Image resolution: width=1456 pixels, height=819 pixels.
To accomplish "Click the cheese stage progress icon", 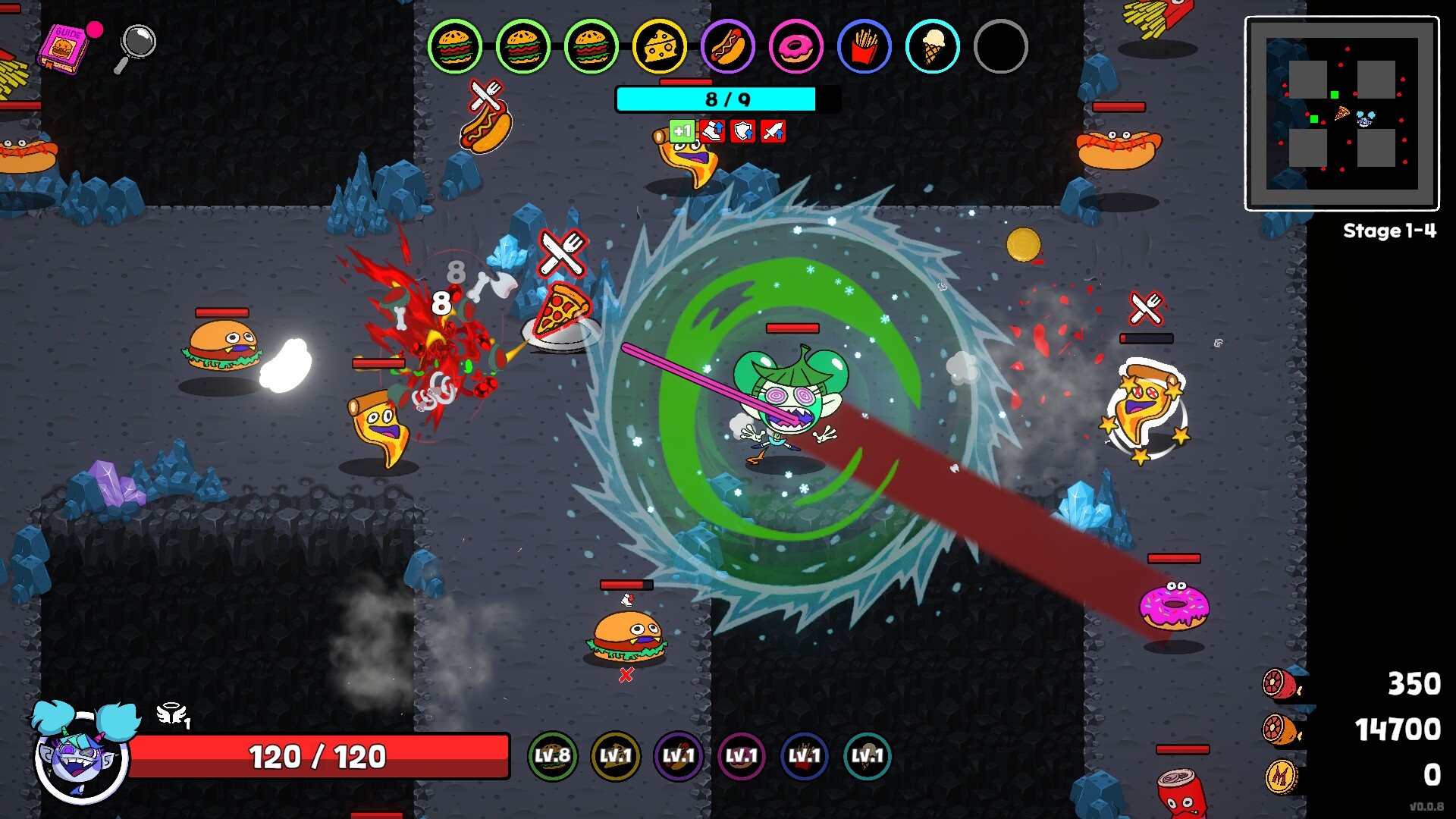I will 660,46.
